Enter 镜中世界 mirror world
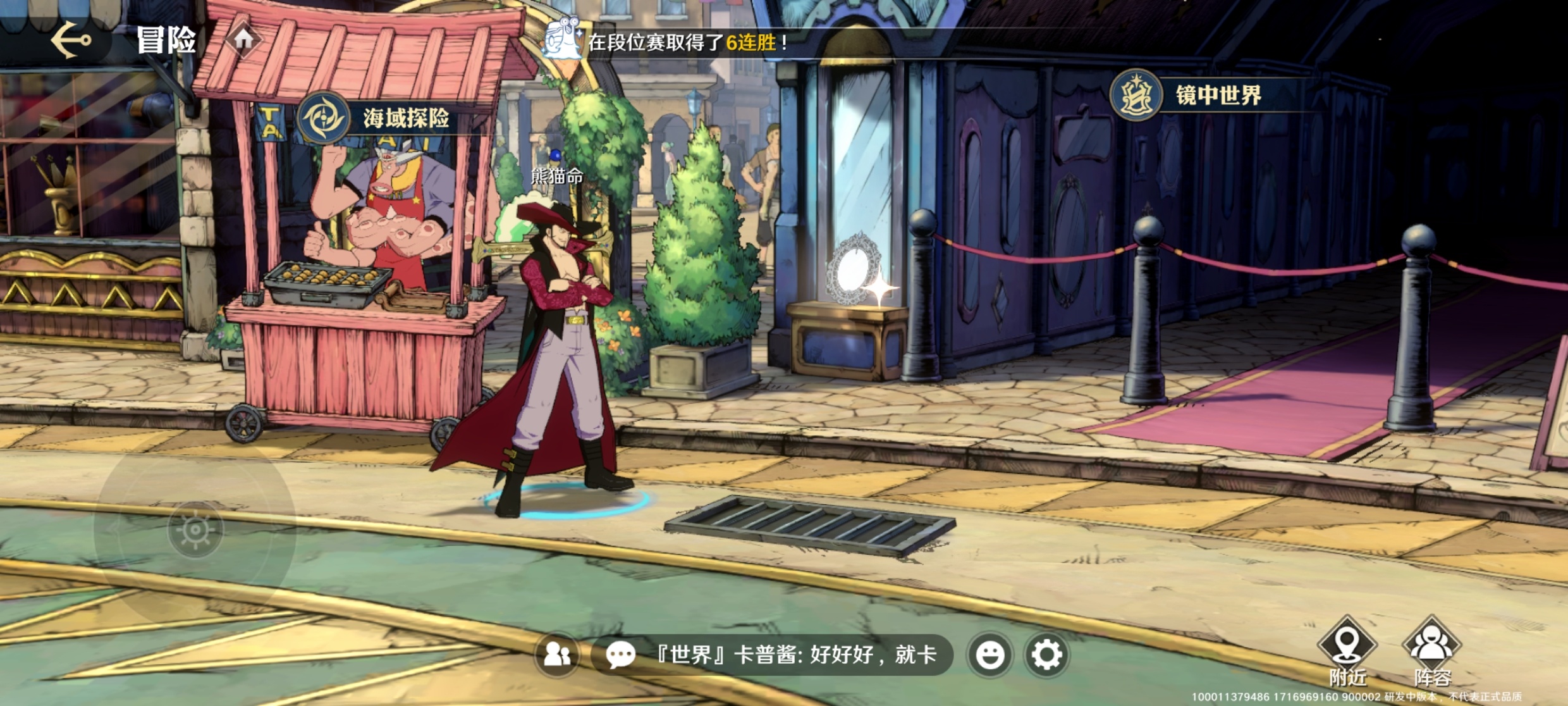 point(1190,96)
